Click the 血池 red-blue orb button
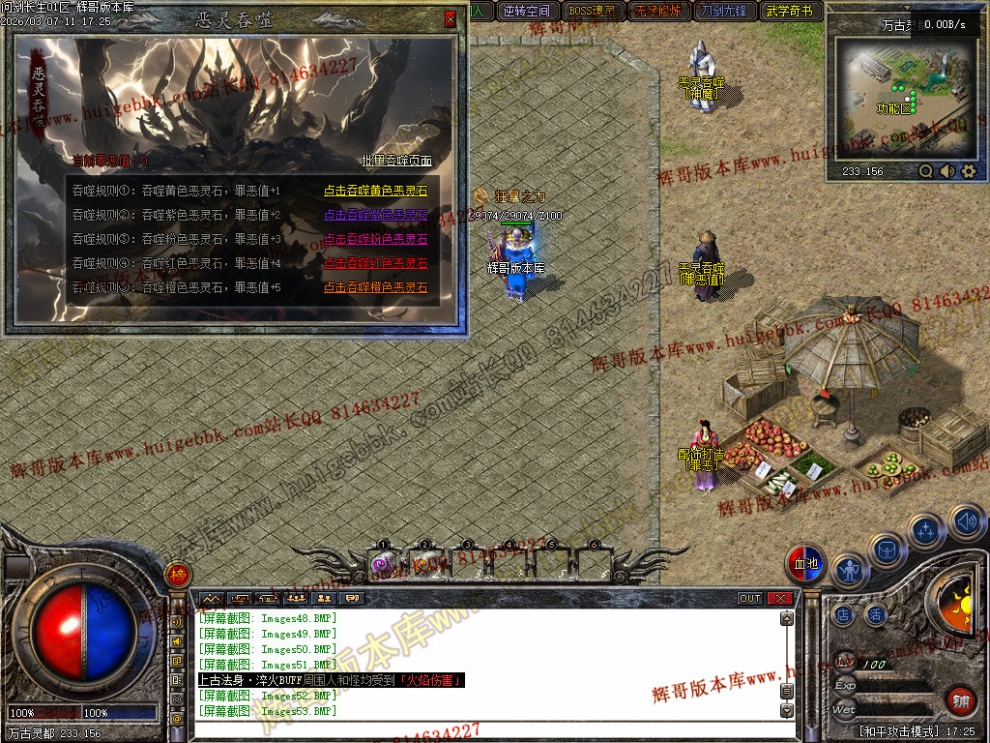Image resolution: width=990 pixels, height=743 pixels. 806,564
